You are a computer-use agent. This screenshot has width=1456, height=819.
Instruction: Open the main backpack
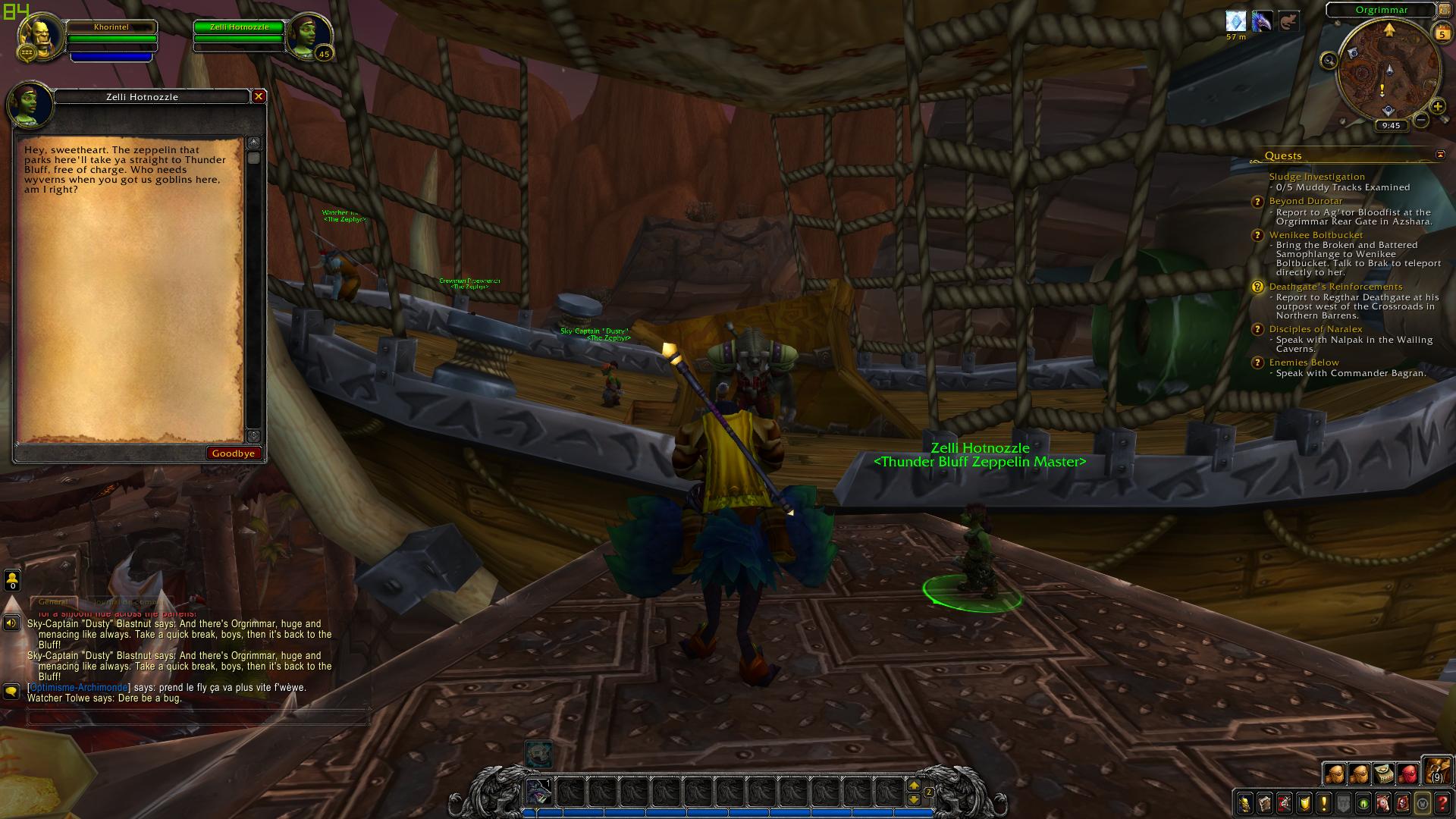[1436, 770]
